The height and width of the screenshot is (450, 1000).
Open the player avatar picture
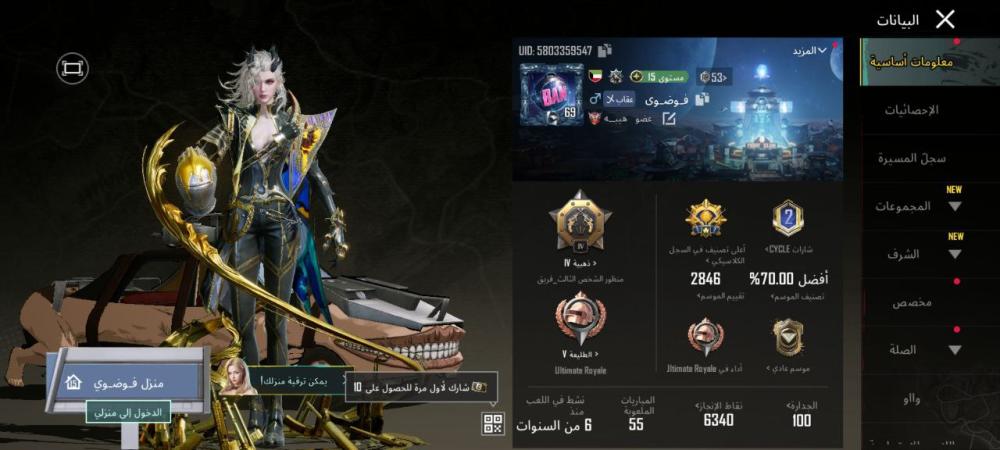(550, 95)
